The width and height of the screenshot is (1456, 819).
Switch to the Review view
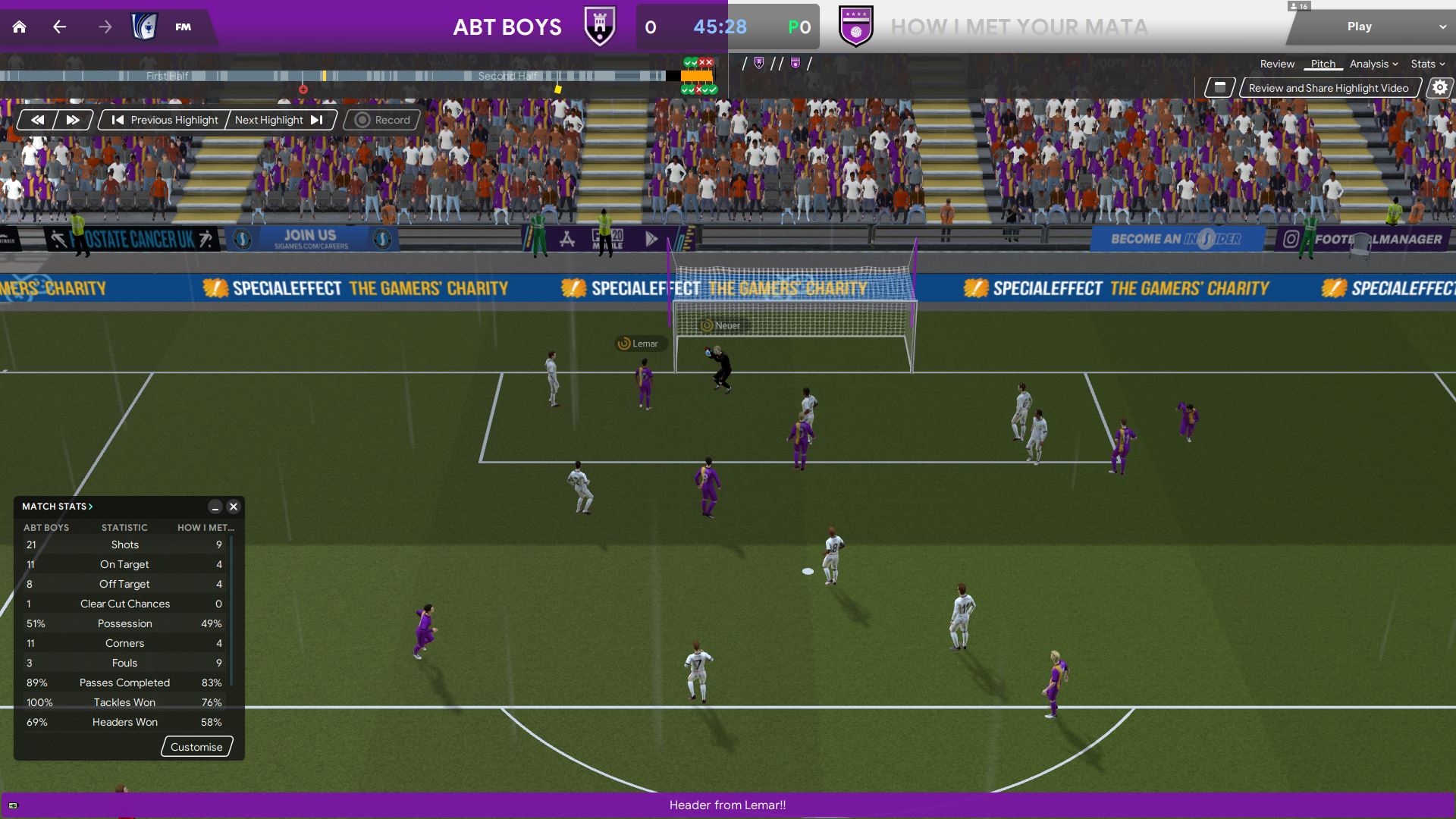(1277, 64)
